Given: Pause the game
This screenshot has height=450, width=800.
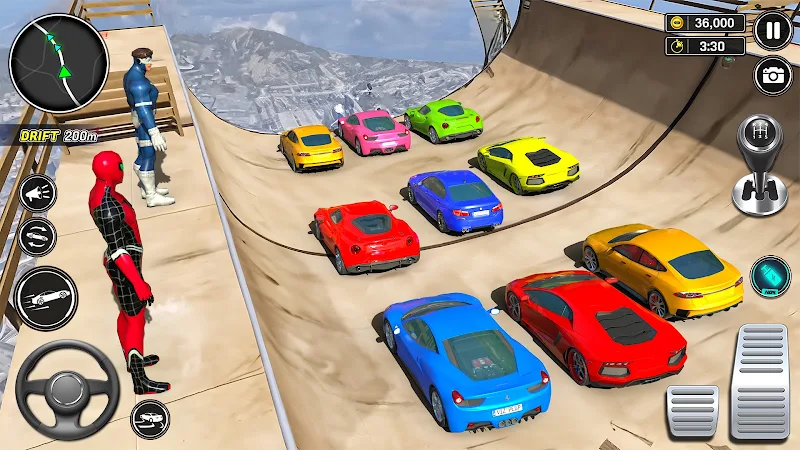Looking at the screenshot, I should tap(773, 30).
